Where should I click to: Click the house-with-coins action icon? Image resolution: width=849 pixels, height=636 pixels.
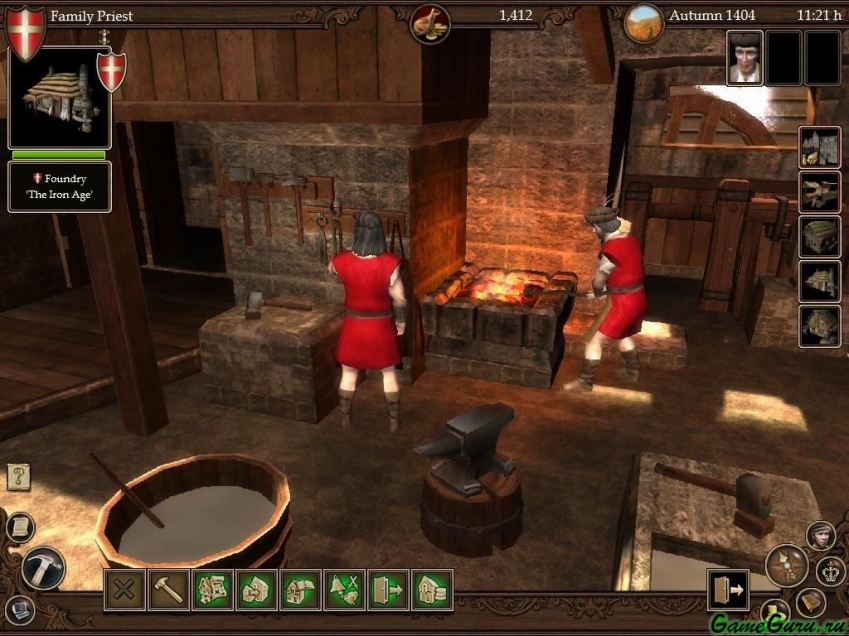tap(432, 590)
